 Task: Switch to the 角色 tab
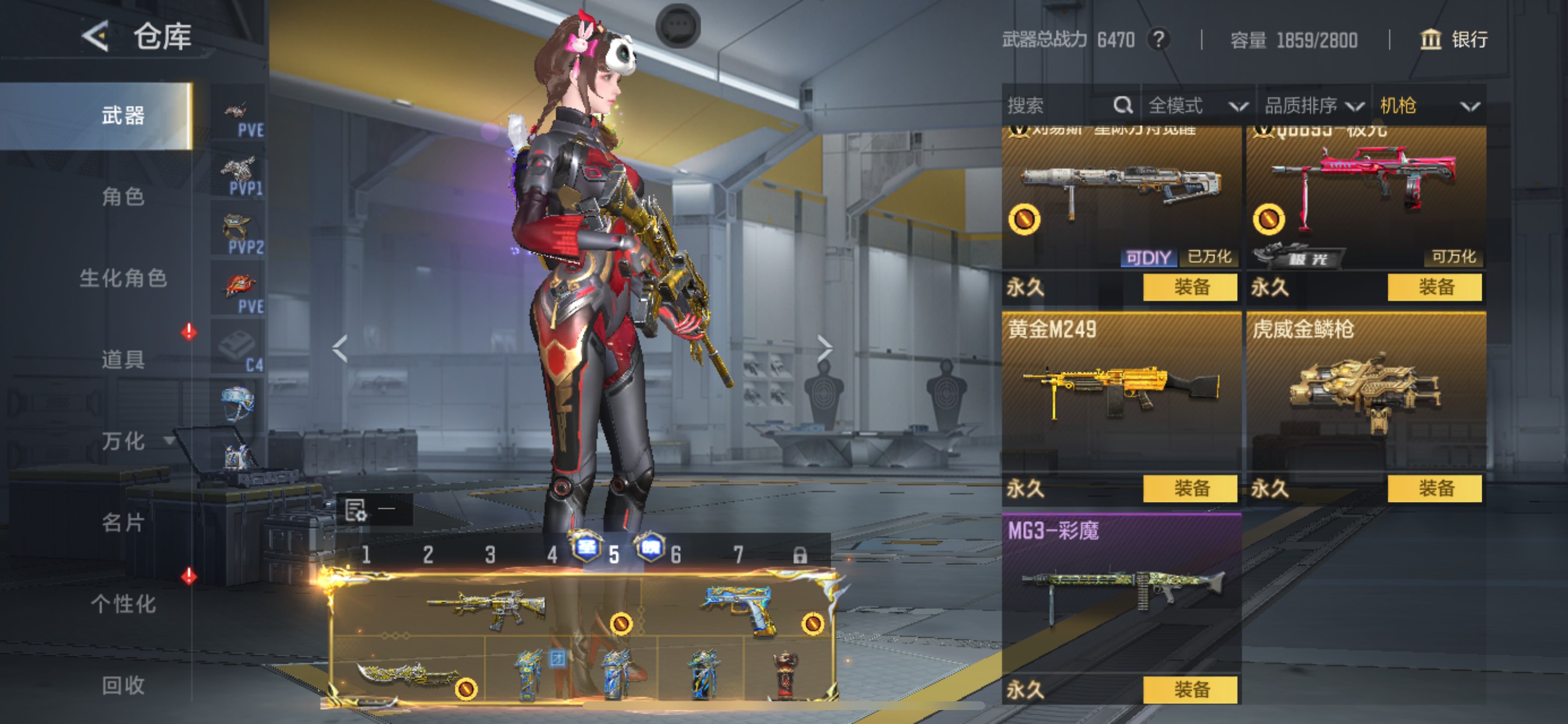coord(123,196)
